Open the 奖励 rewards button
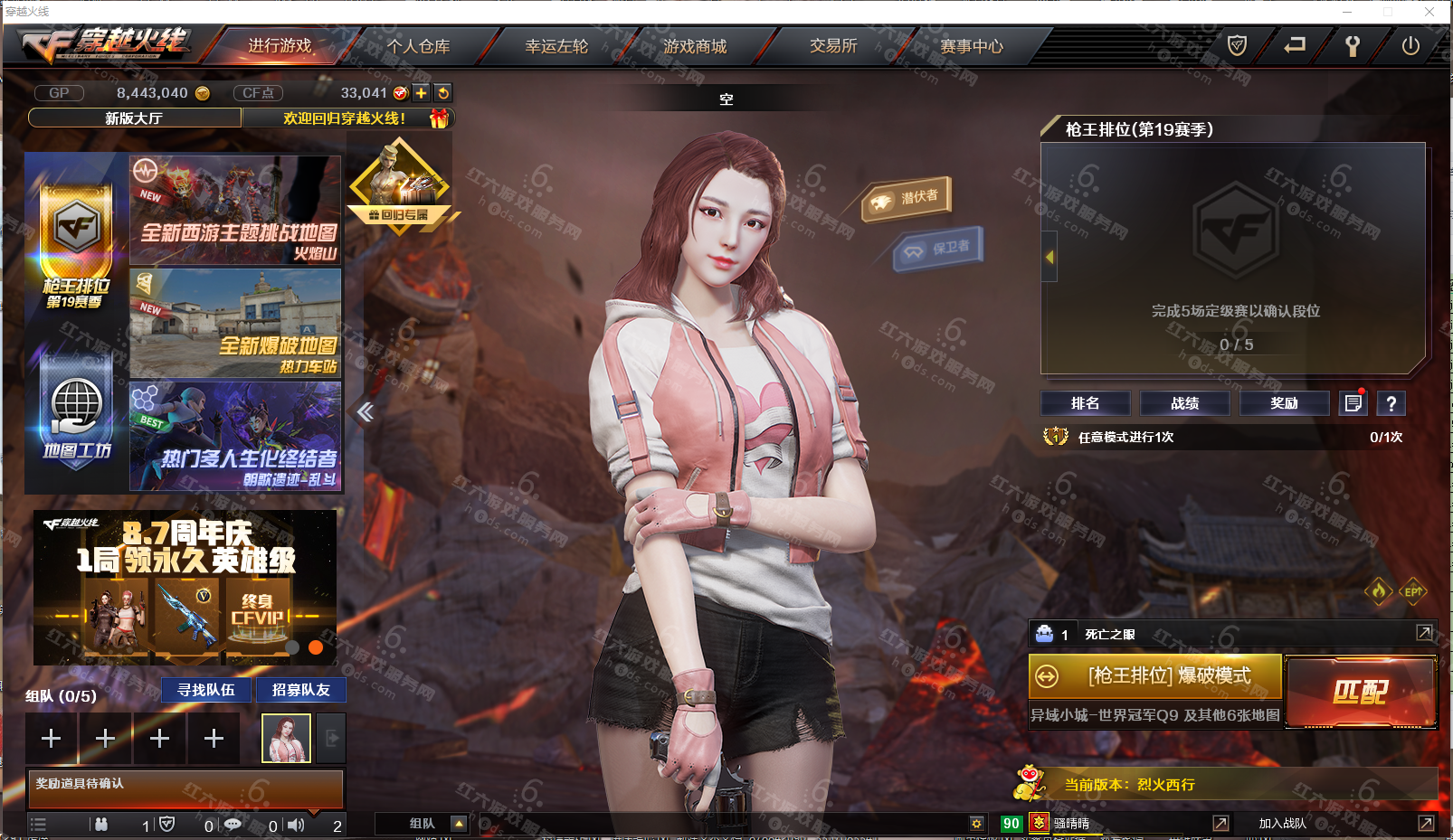 1284,403
